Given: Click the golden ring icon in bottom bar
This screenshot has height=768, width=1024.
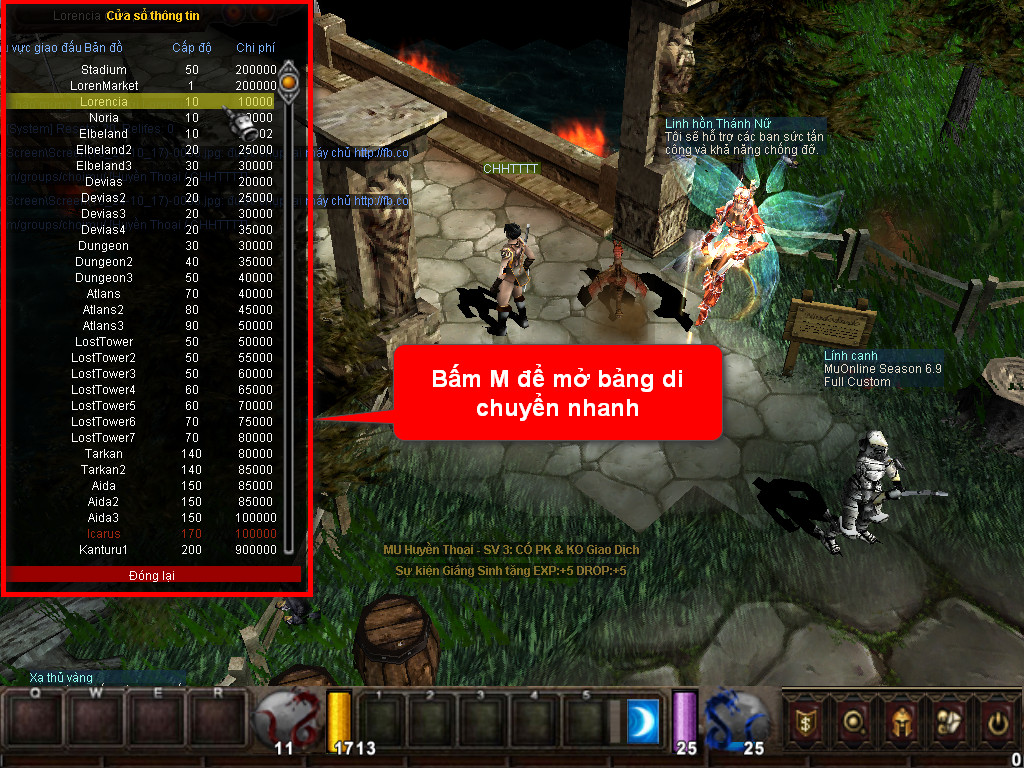Looking at the screenshot, I should (852, 721).
